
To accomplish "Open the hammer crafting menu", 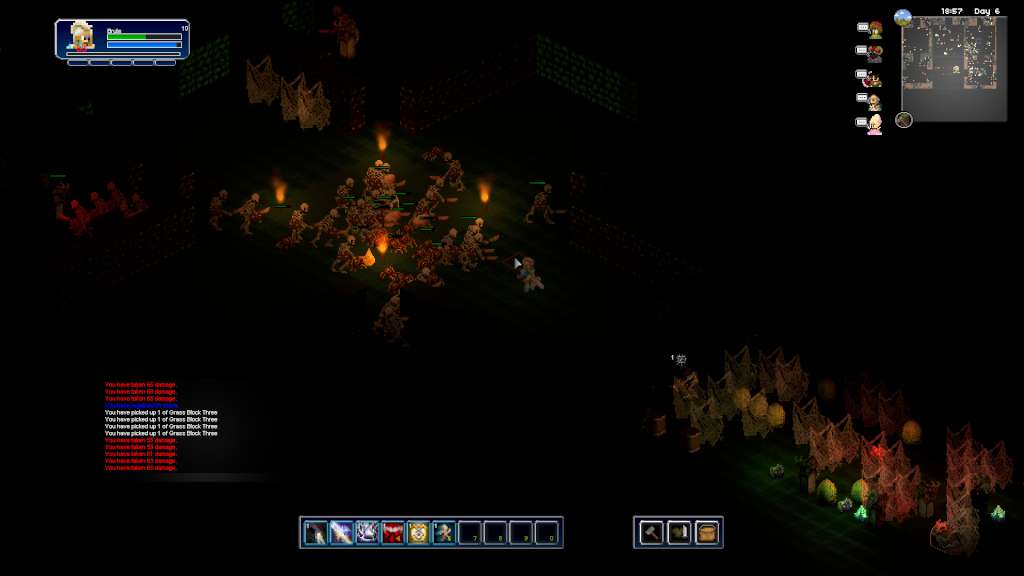I will pyautogui.click(x=651, y=532).
